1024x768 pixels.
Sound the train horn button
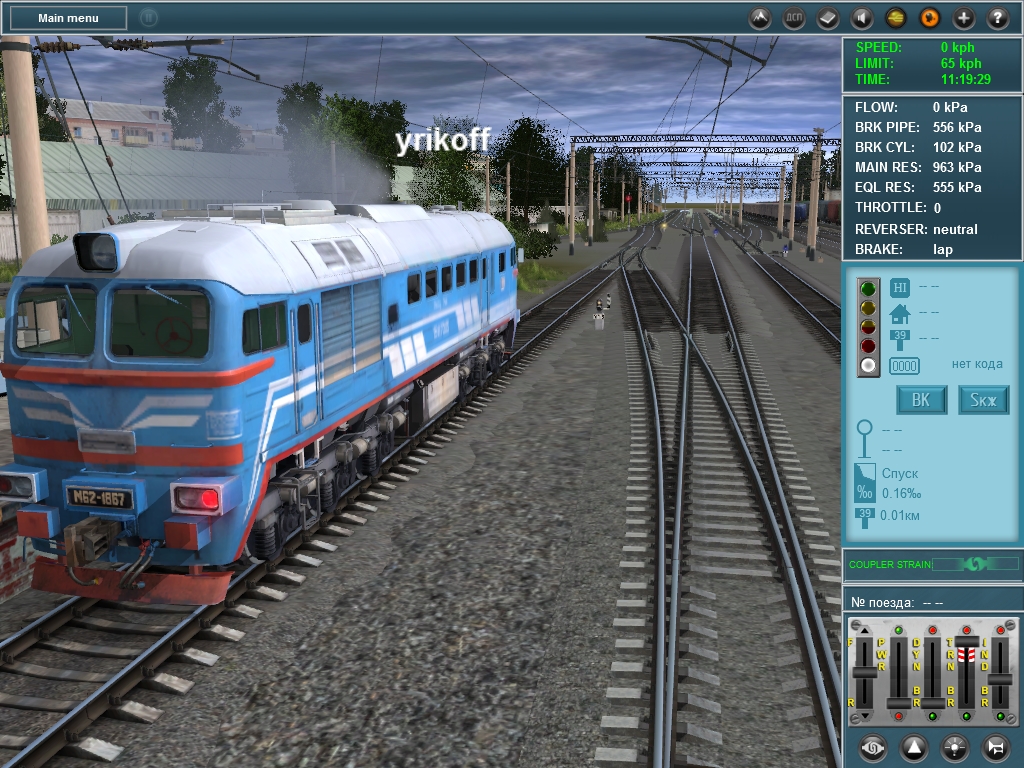click(x=995, y=747)
